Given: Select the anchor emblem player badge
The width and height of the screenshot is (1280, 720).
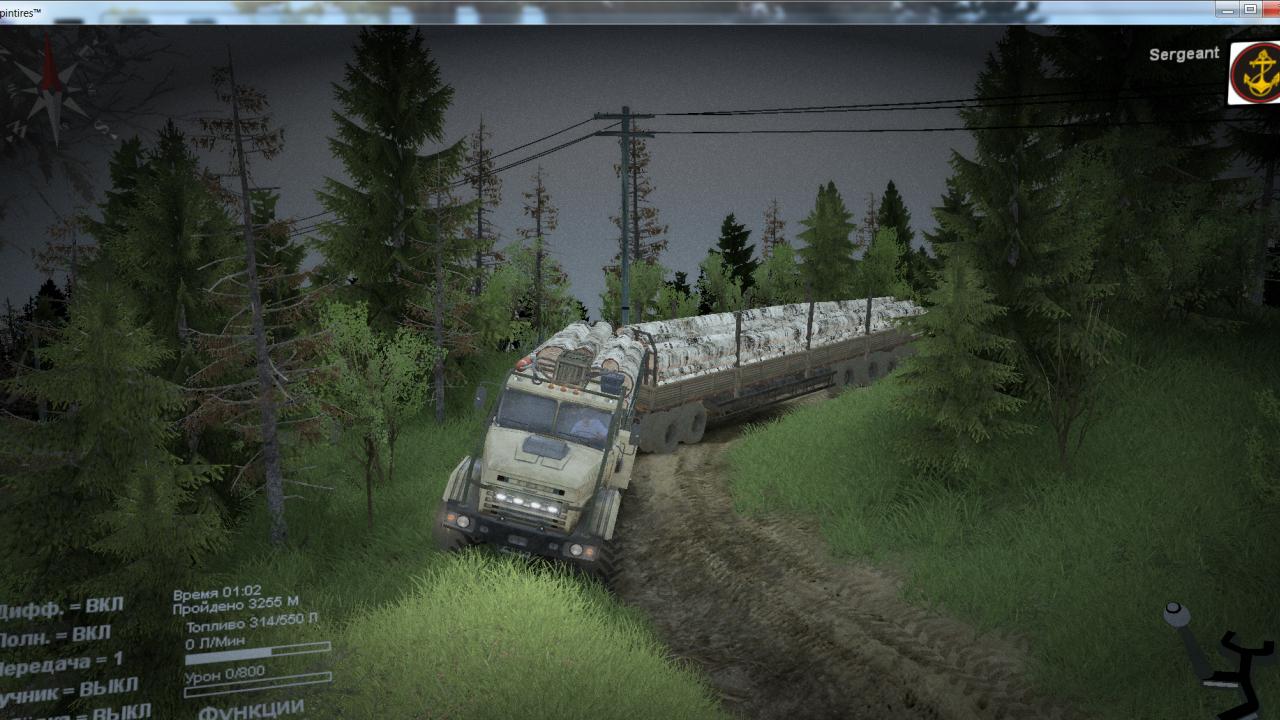Looking at the screenshot, I should pyautogui.click(x=1255, y=73).
